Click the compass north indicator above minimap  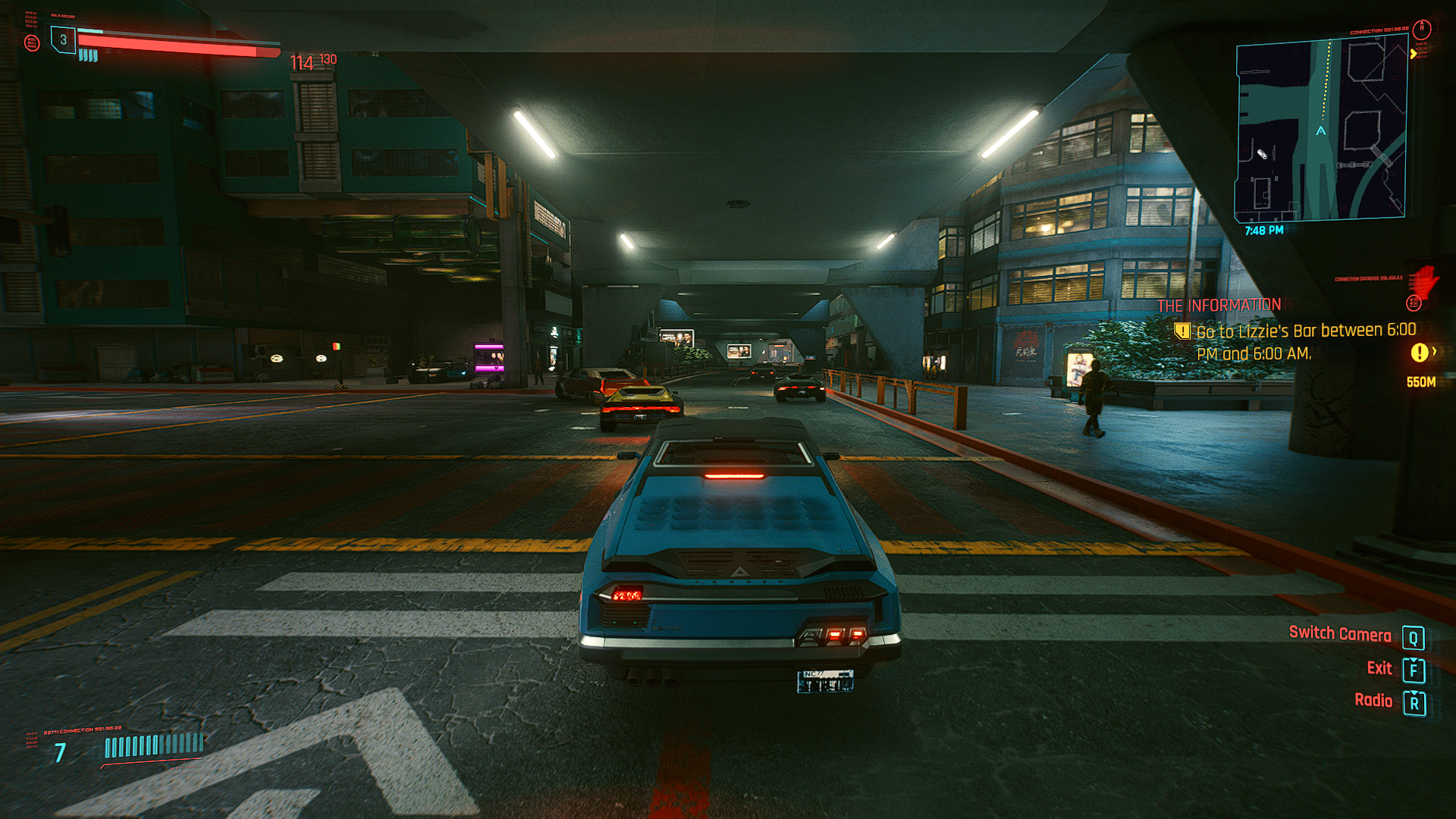(1422, 29)
